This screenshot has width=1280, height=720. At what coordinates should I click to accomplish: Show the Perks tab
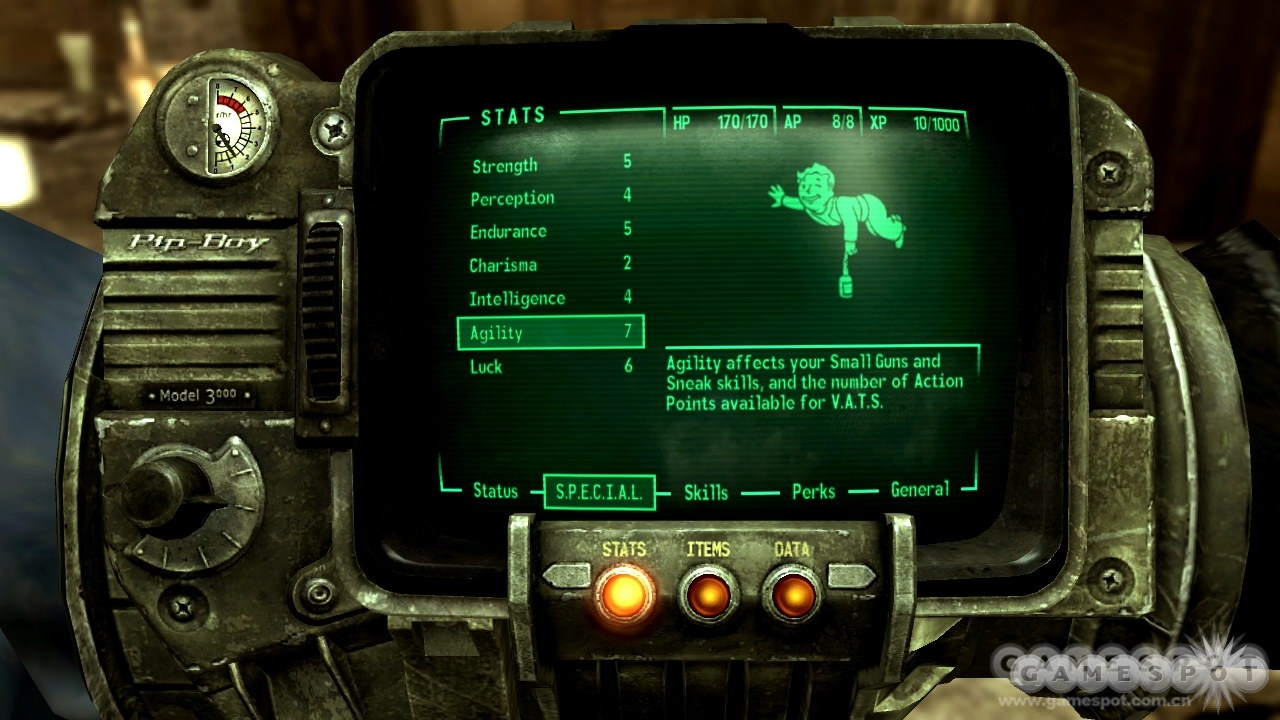pyautogui.click(x=813, y=491)
